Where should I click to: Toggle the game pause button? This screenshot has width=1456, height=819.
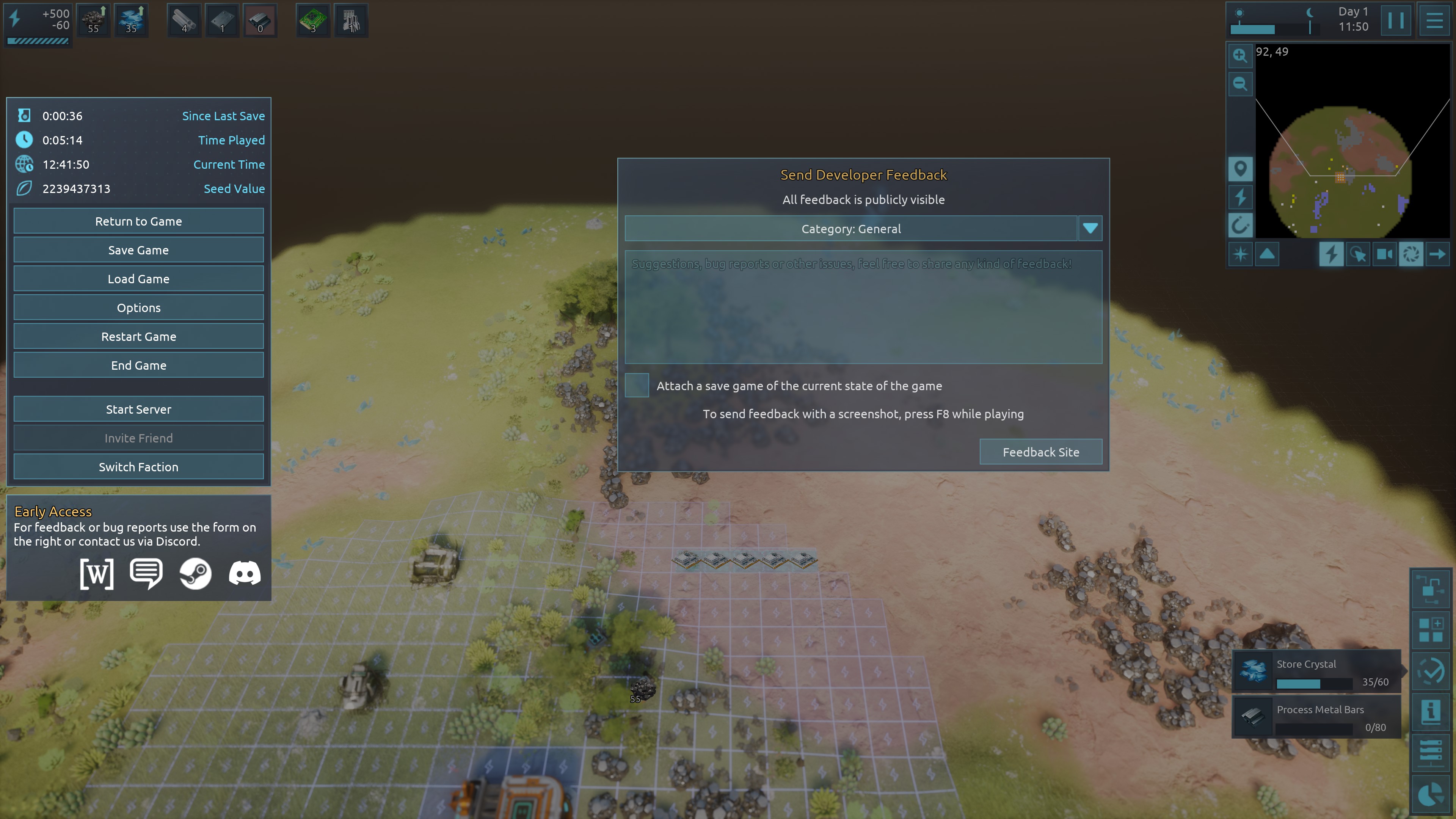point(1395,20)
